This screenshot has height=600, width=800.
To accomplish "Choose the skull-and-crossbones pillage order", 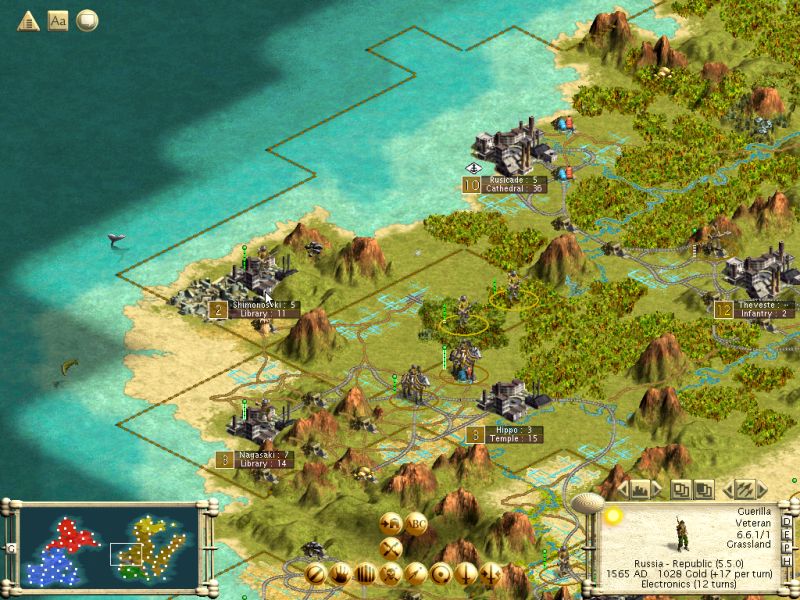I will tap(391, 573).
